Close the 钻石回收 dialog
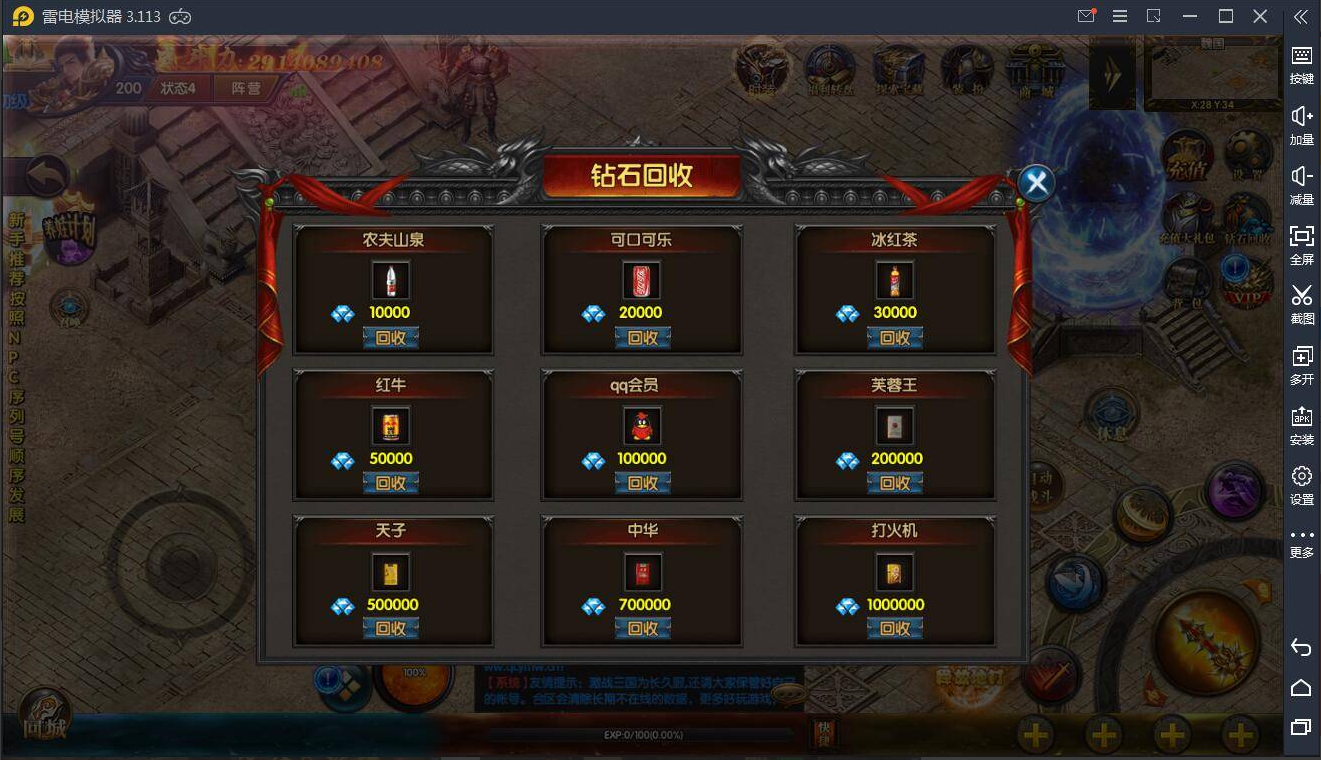1321x760 pixels. 1037,183
